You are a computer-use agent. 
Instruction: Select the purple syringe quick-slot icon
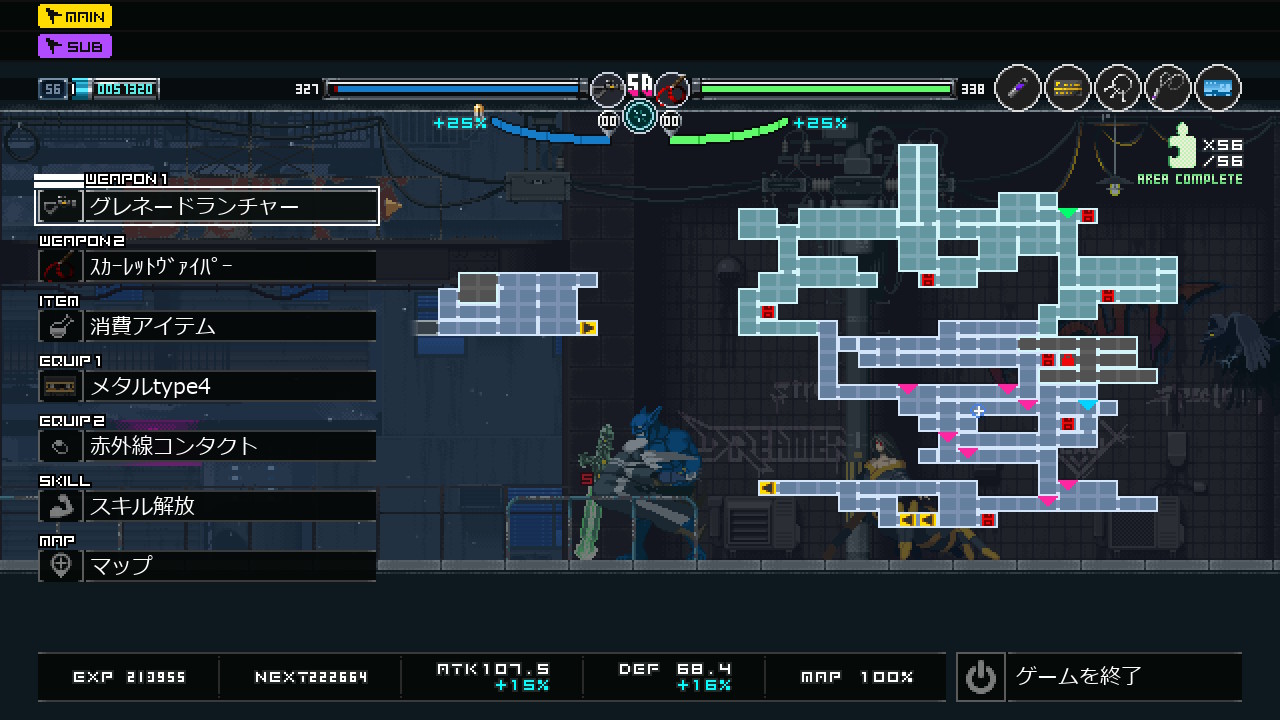(1018, 89)
